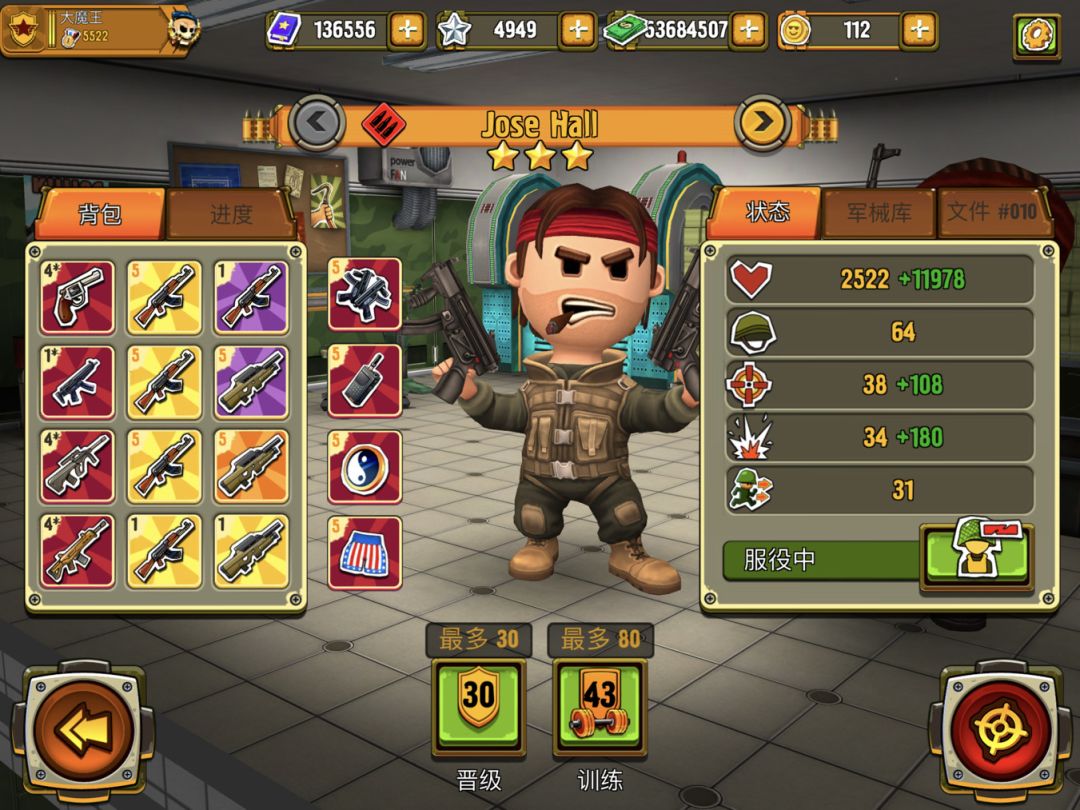
Task: Go to next soldier with right arrow
Action: click(763, 124)
